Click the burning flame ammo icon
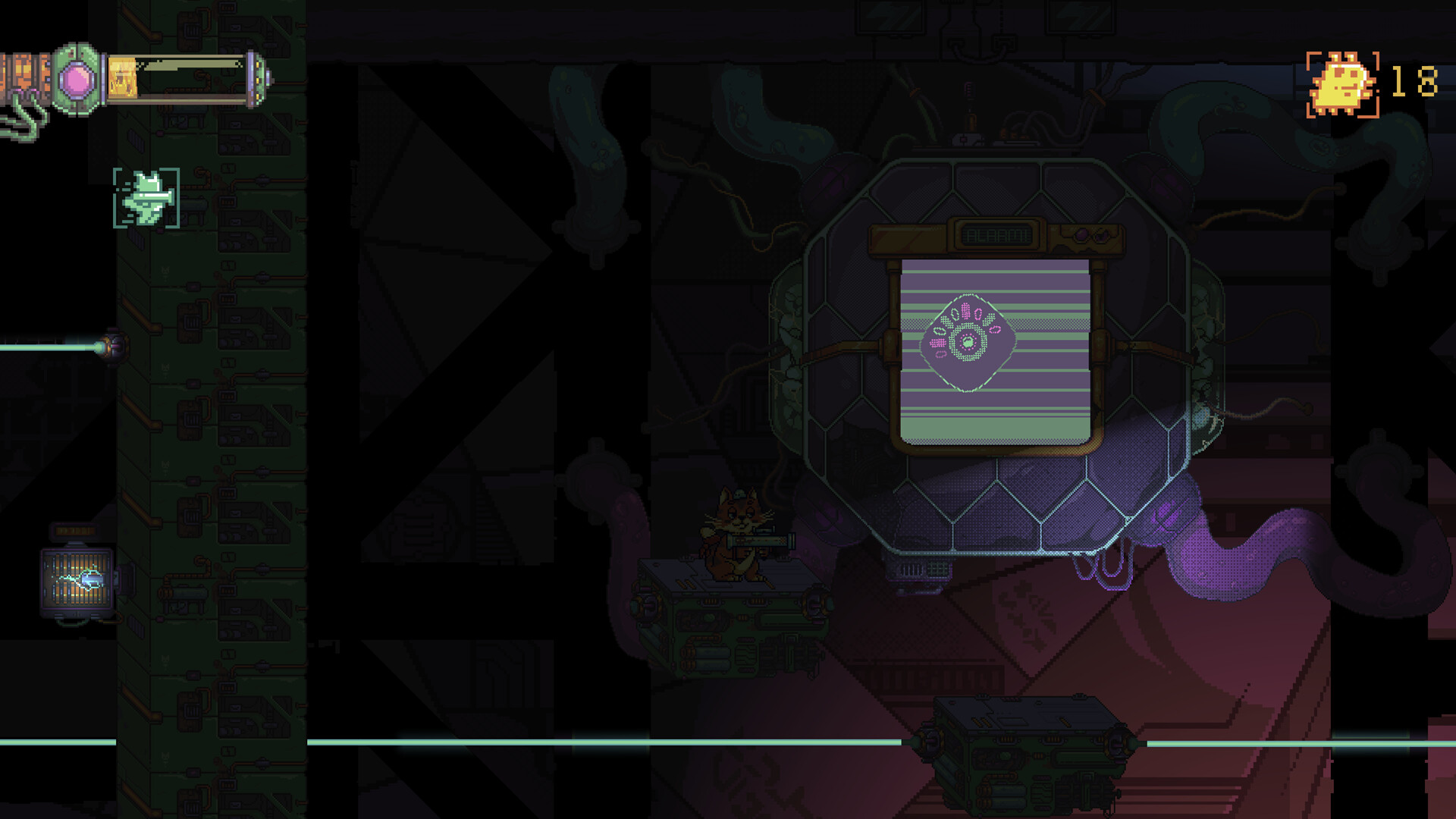The height and width of the screenshot is (819, 1456). (x=121, y=77)
